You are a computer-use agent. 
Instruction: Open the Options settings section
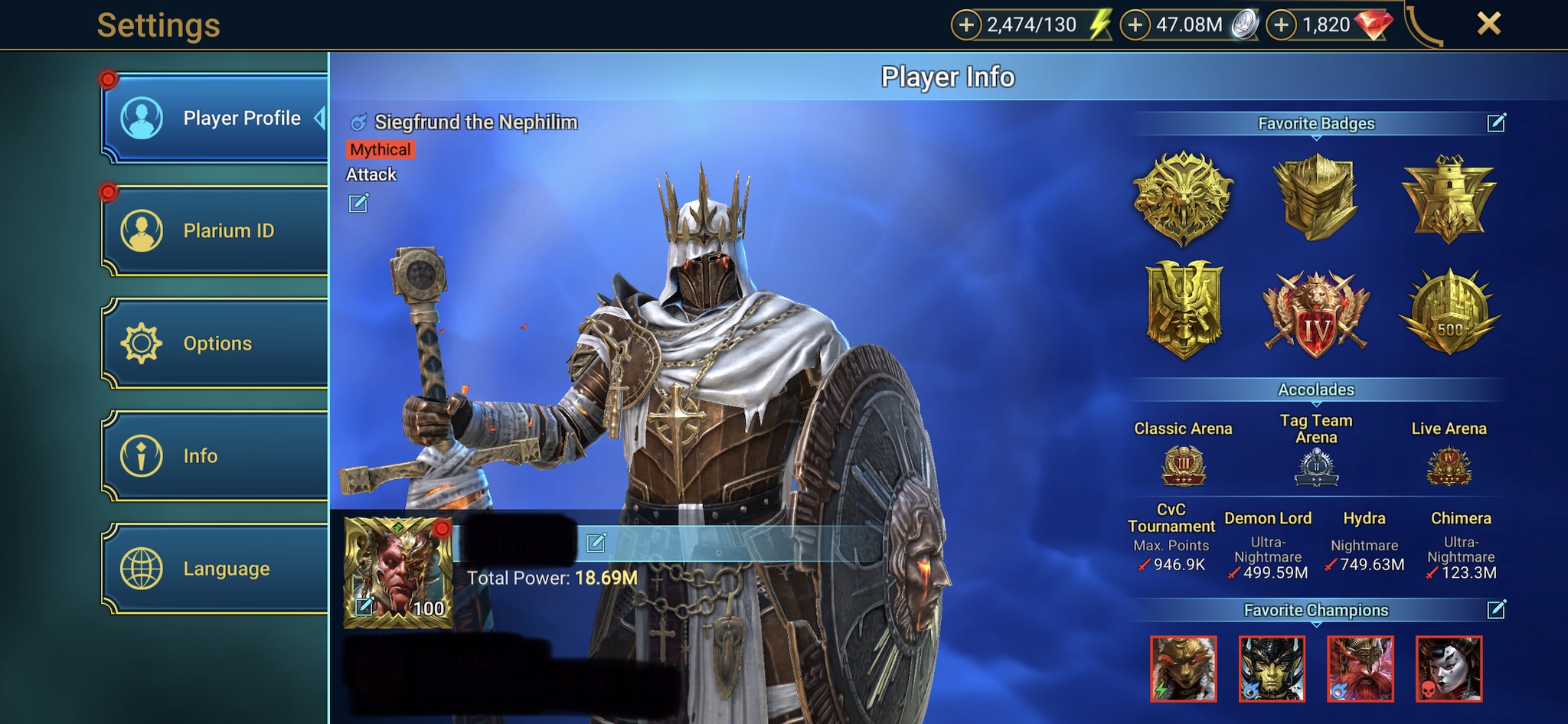click(216, 343)
